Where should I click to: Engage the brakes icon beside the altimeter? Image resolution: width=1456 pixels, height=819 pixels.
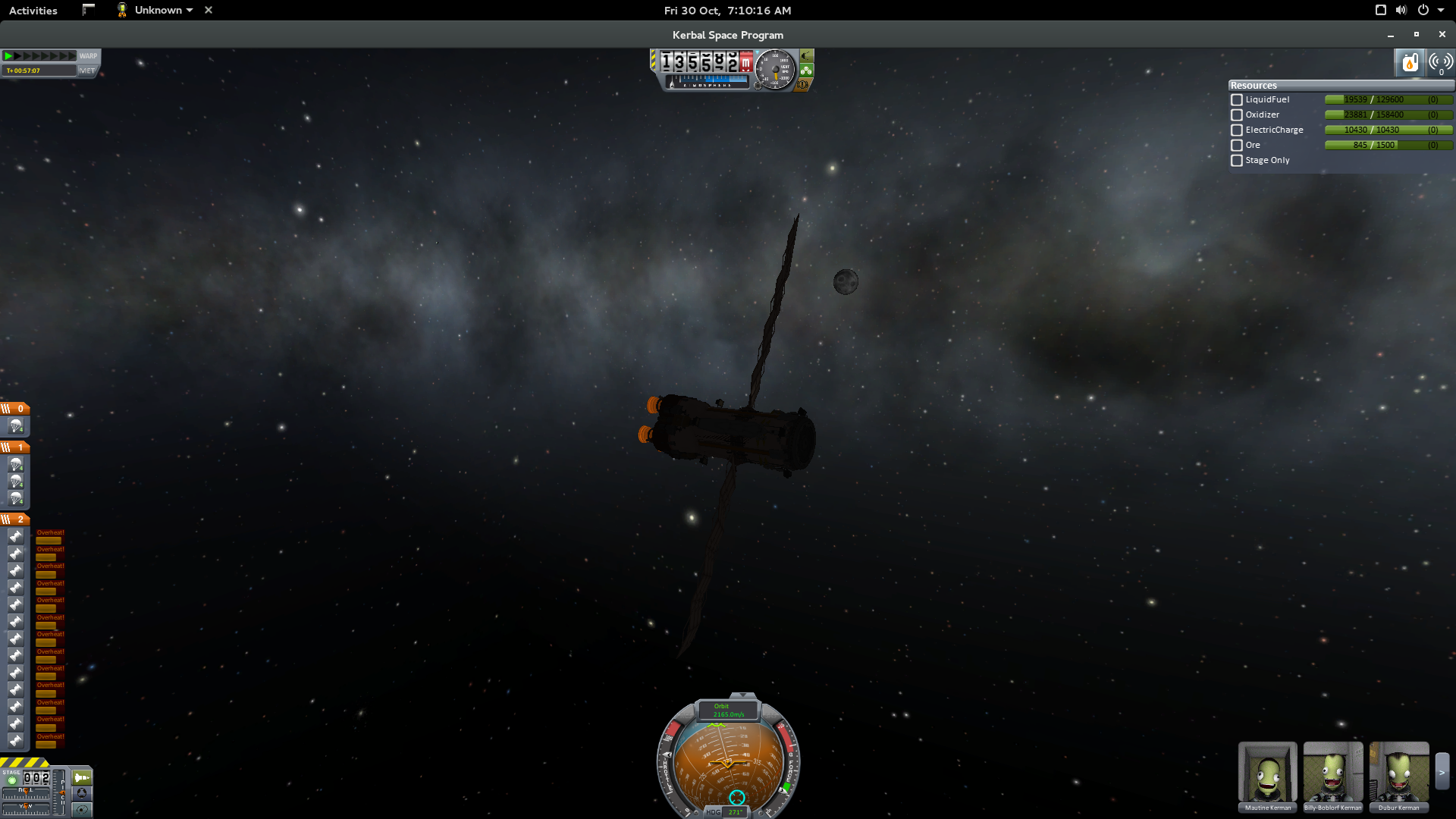click(802, 86)
